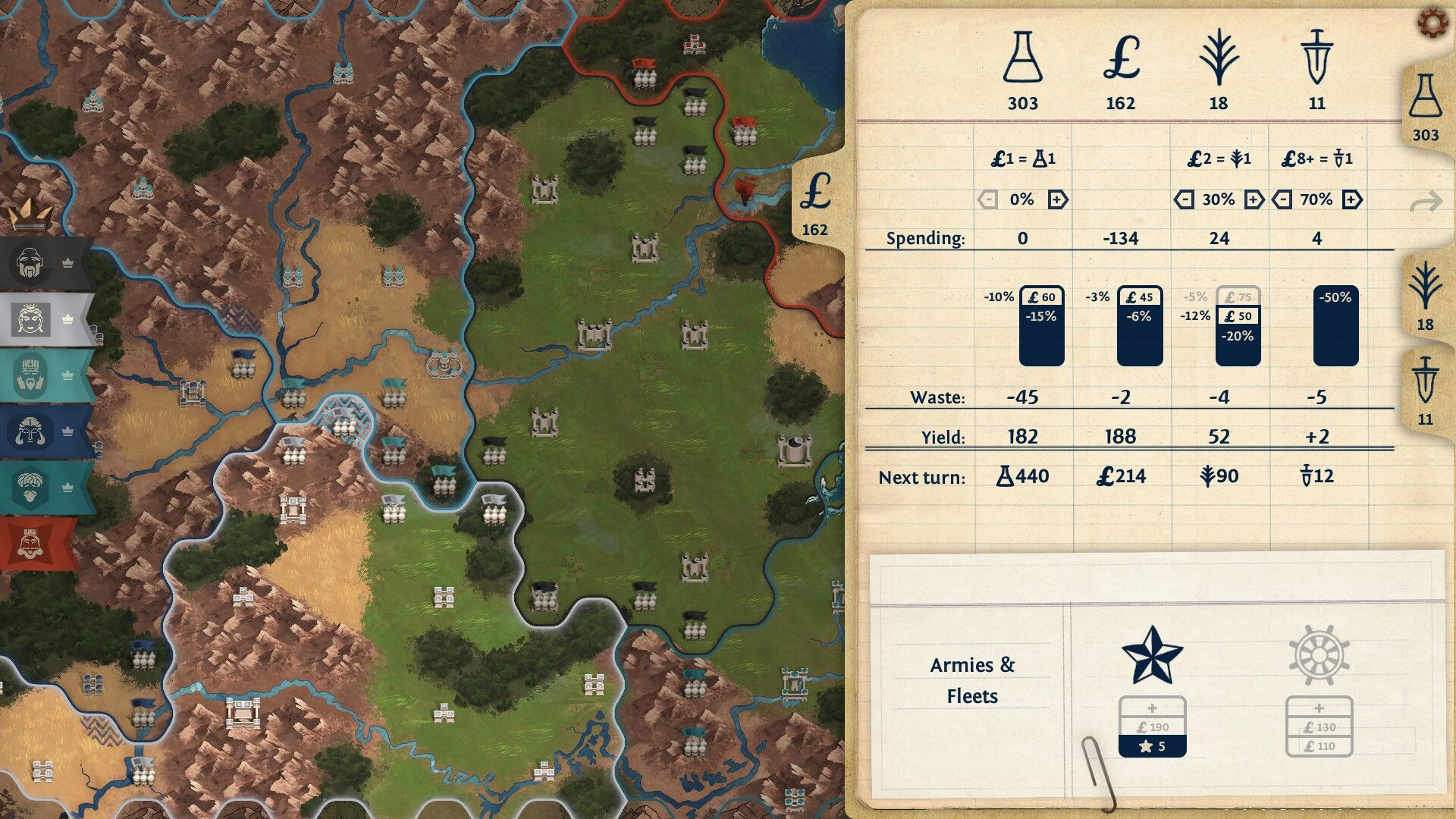Increase the 30% growth spending
This screenshot has width=1456, height=819.
1254,199
